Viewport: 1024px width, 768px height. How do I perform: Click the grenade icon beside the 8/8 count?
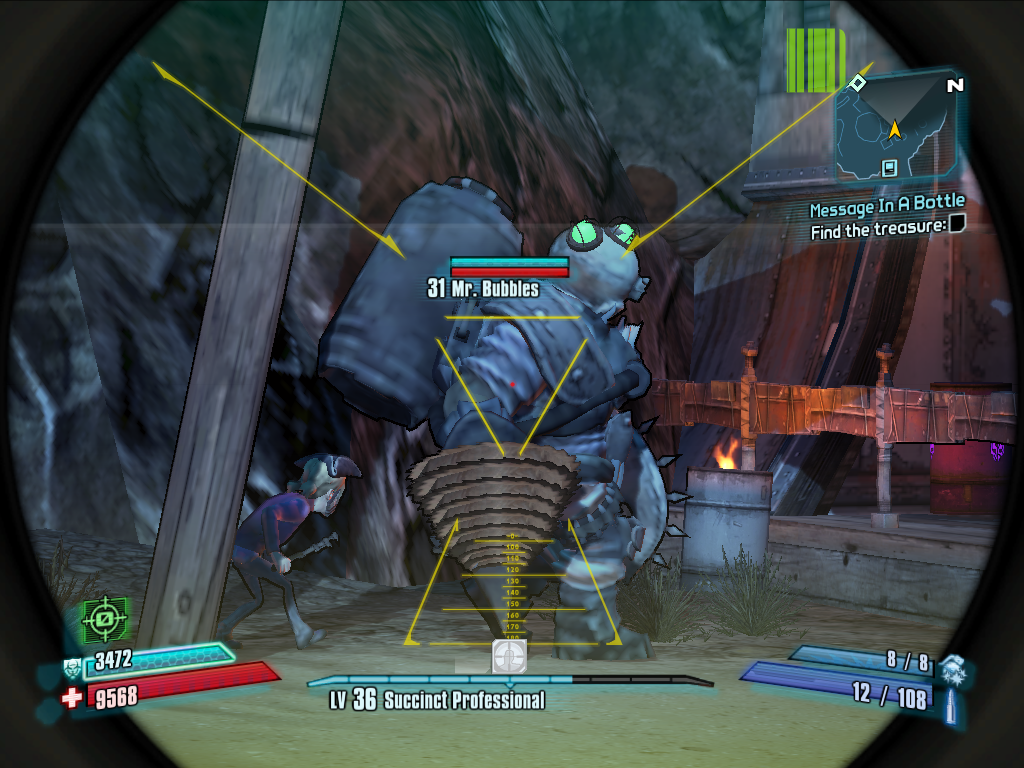[x=953, y=665]
